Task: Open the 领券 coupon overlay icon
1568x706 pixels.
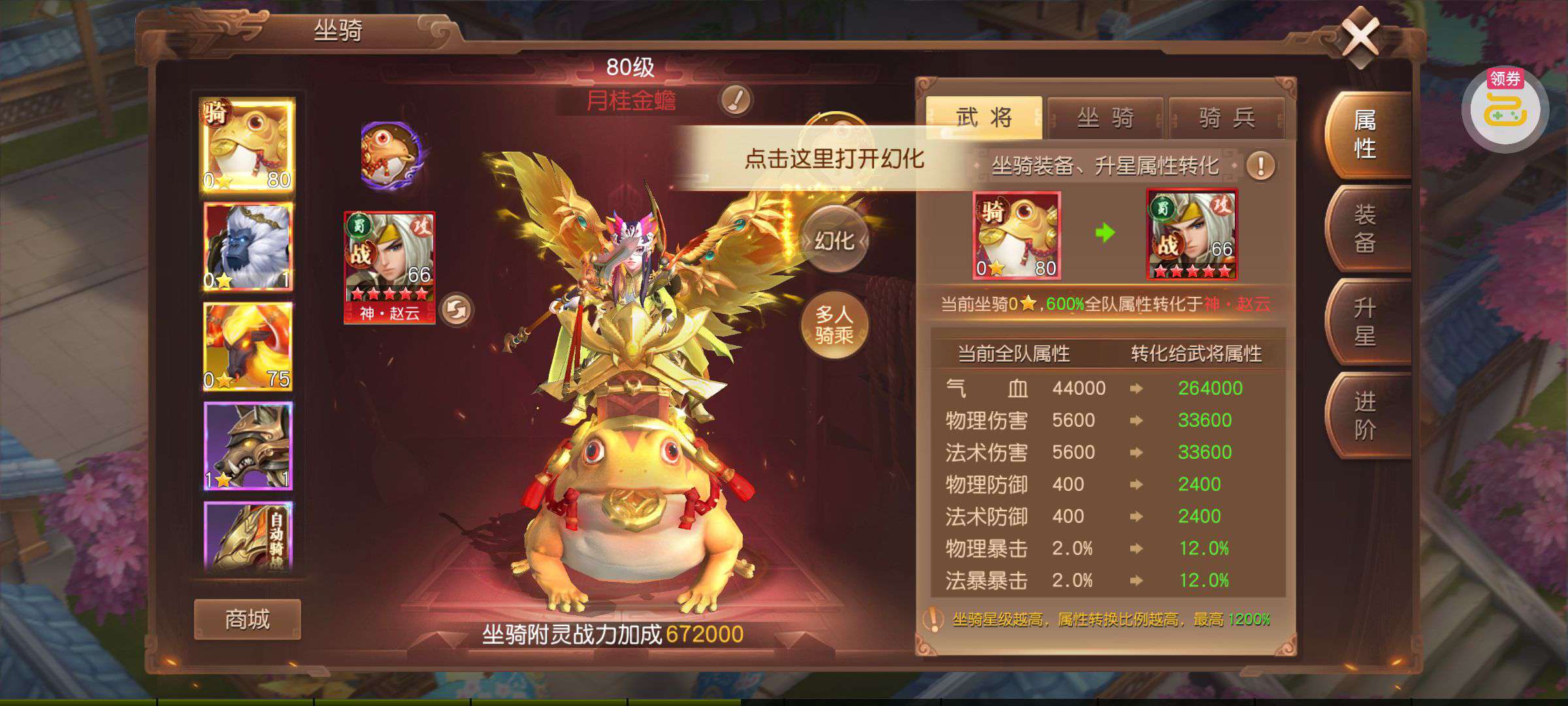Action: pos(1505,111)
